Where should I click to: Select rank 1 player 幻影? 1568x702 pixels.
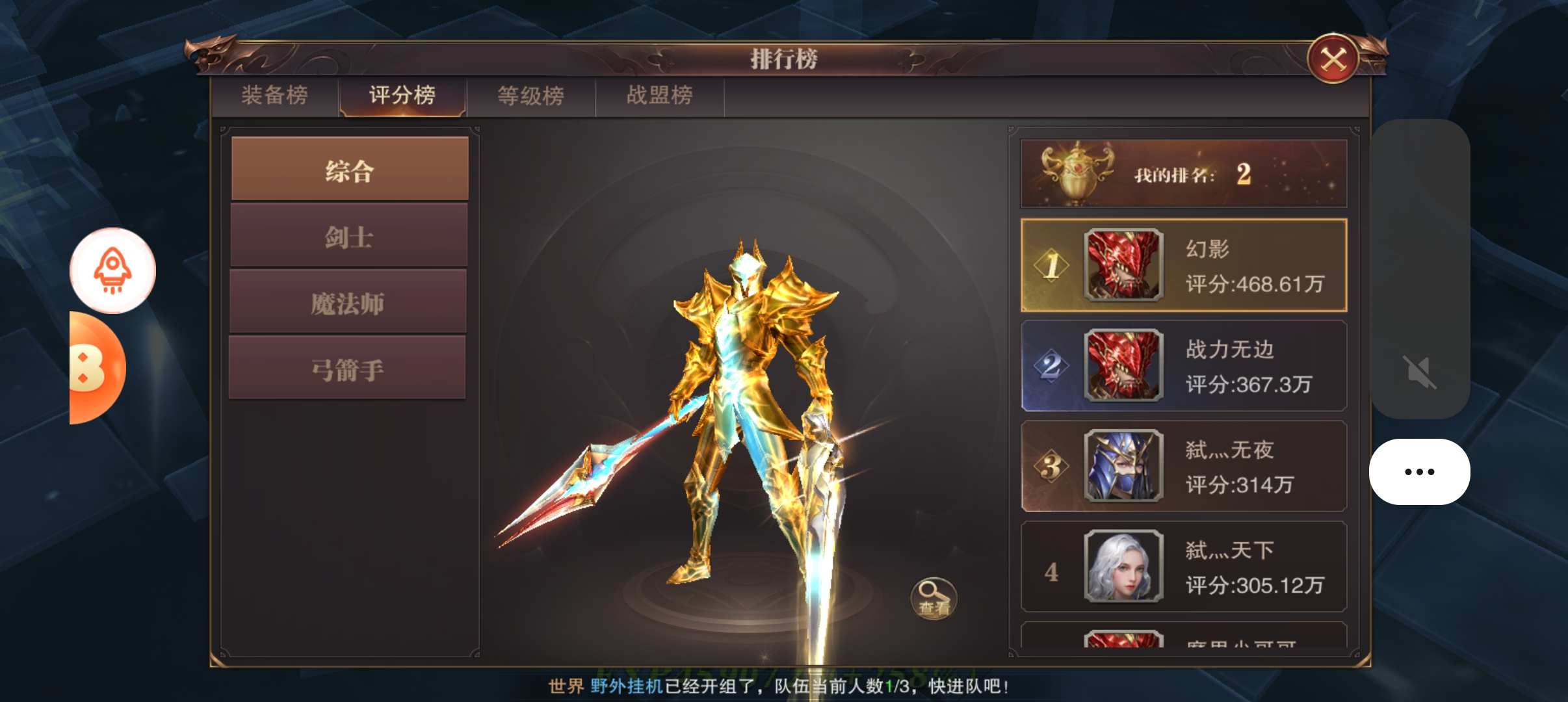[1183, 265]
